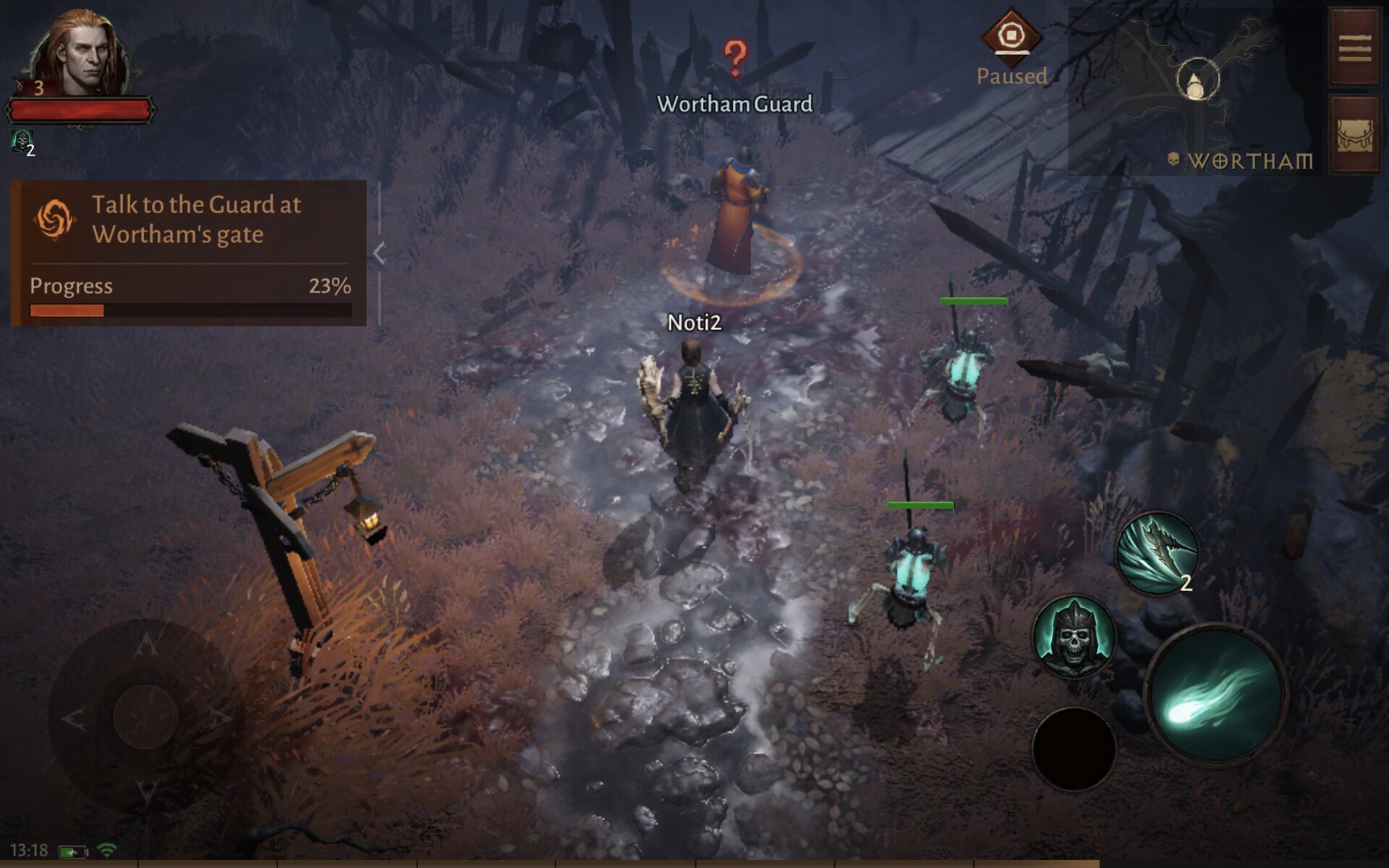1389x868 pixels.
Task: Fire the primary soulfire attack
Action: 1217,693
